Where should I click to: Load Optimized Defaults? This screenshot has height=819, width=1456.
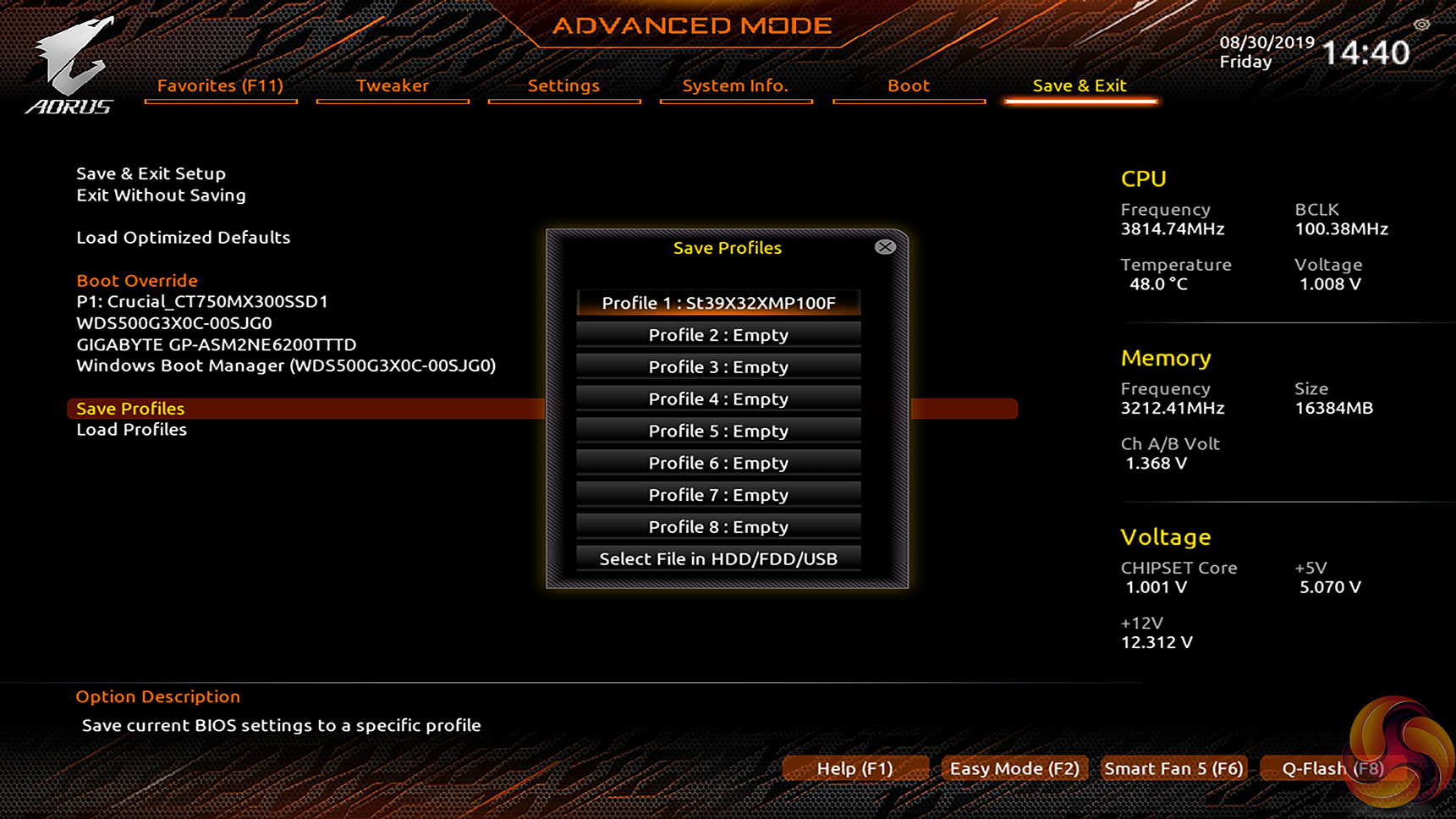click(184, 238)
